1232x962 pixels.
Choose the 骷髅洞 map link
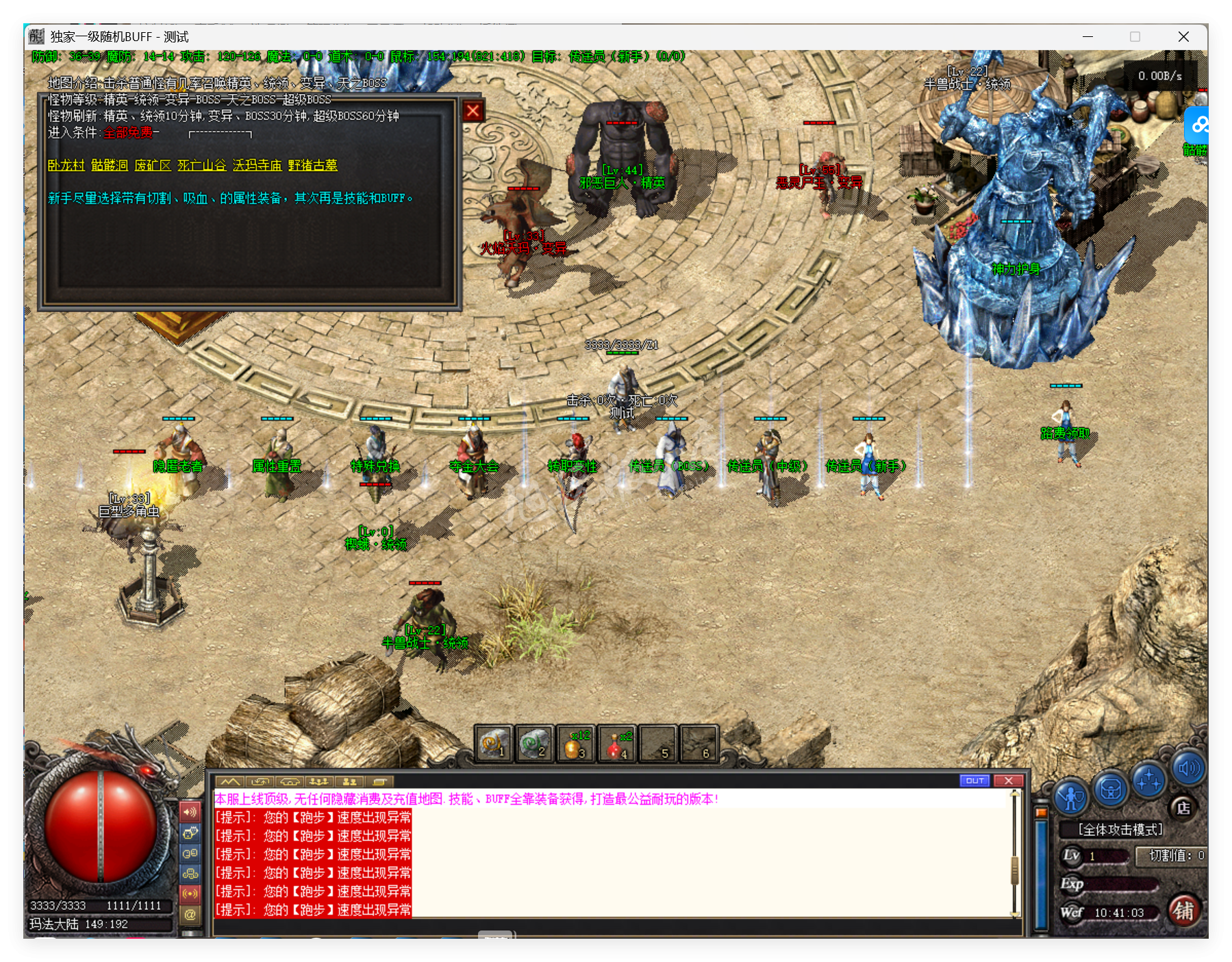pos(110,165)
